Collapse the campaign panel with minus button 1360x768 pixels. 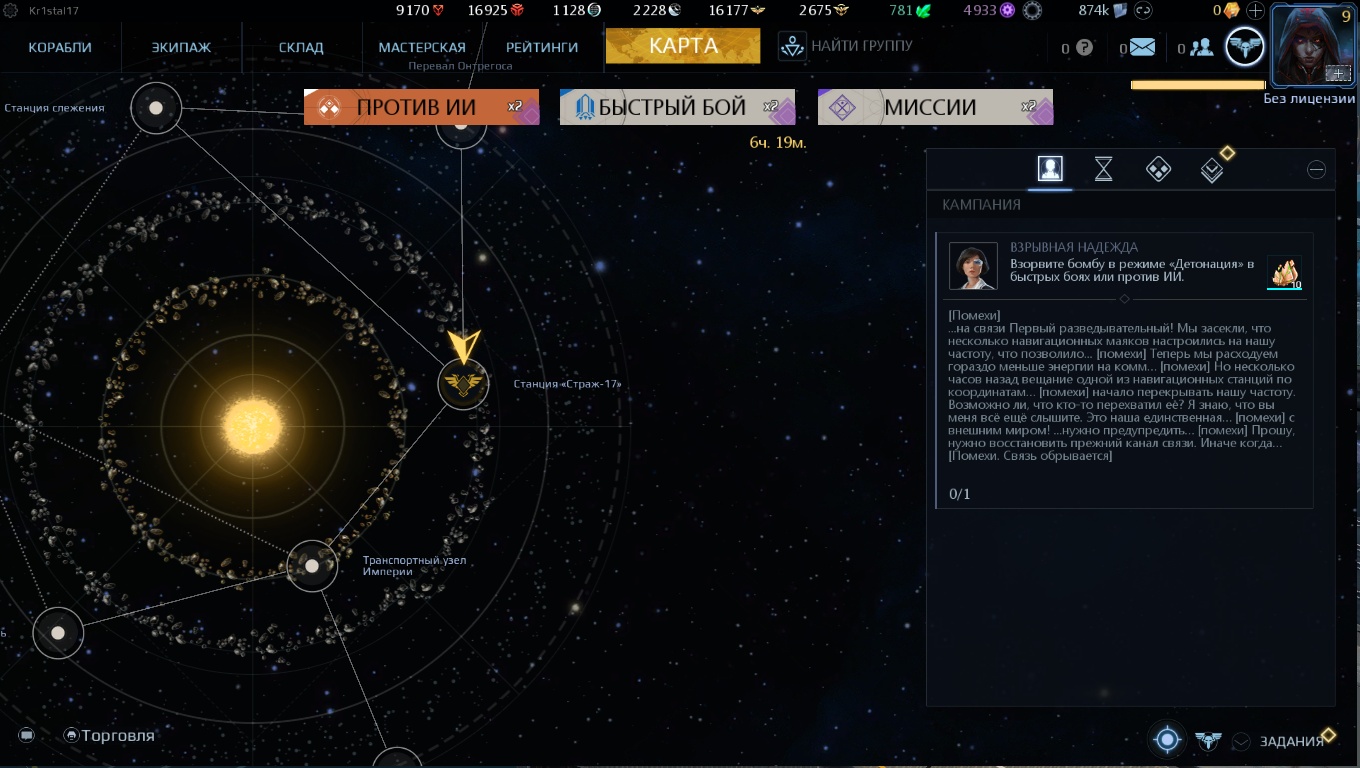click(x=1316, y=169)
